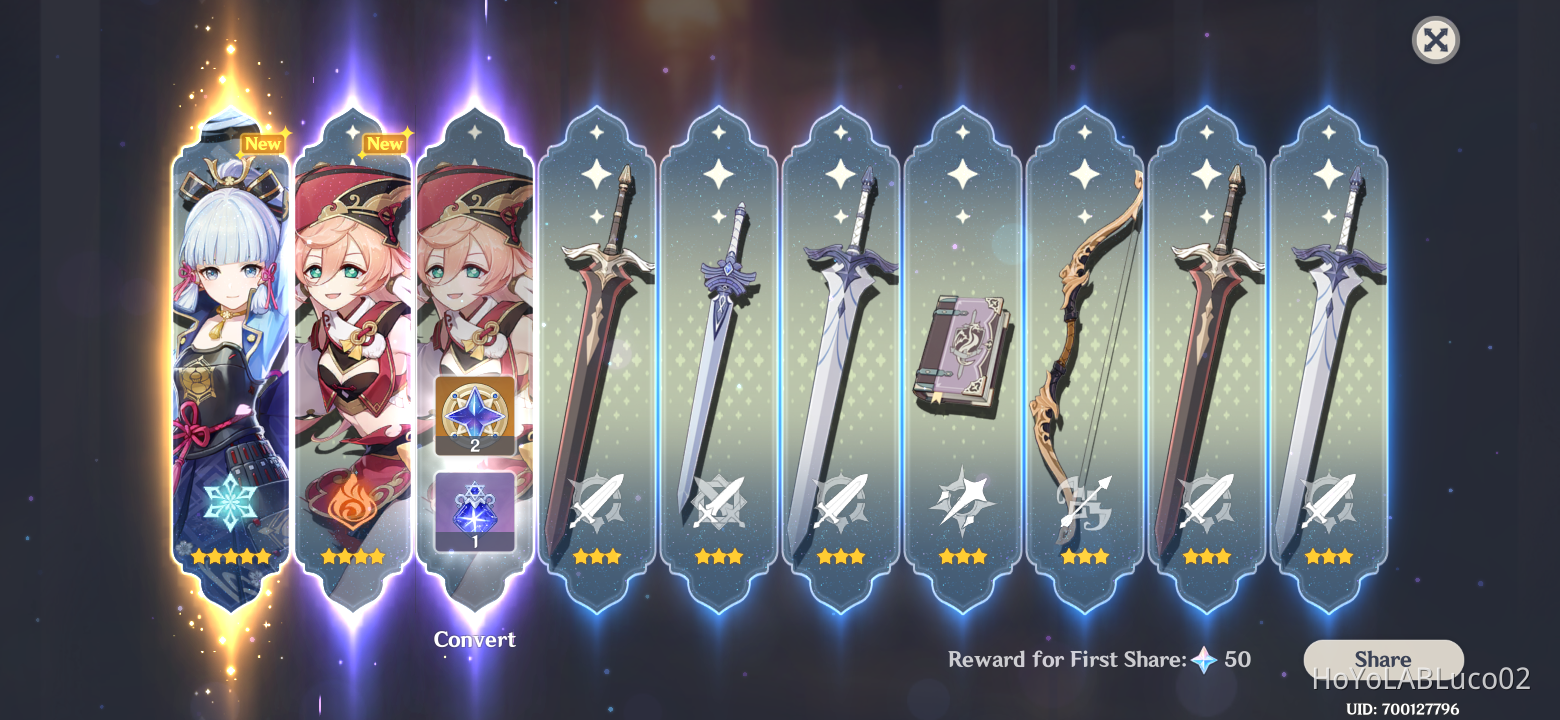Select the bow emblem on the bow weapon card
Image resolution: width=1560 pixels, height=720 pixels.
1084,500
